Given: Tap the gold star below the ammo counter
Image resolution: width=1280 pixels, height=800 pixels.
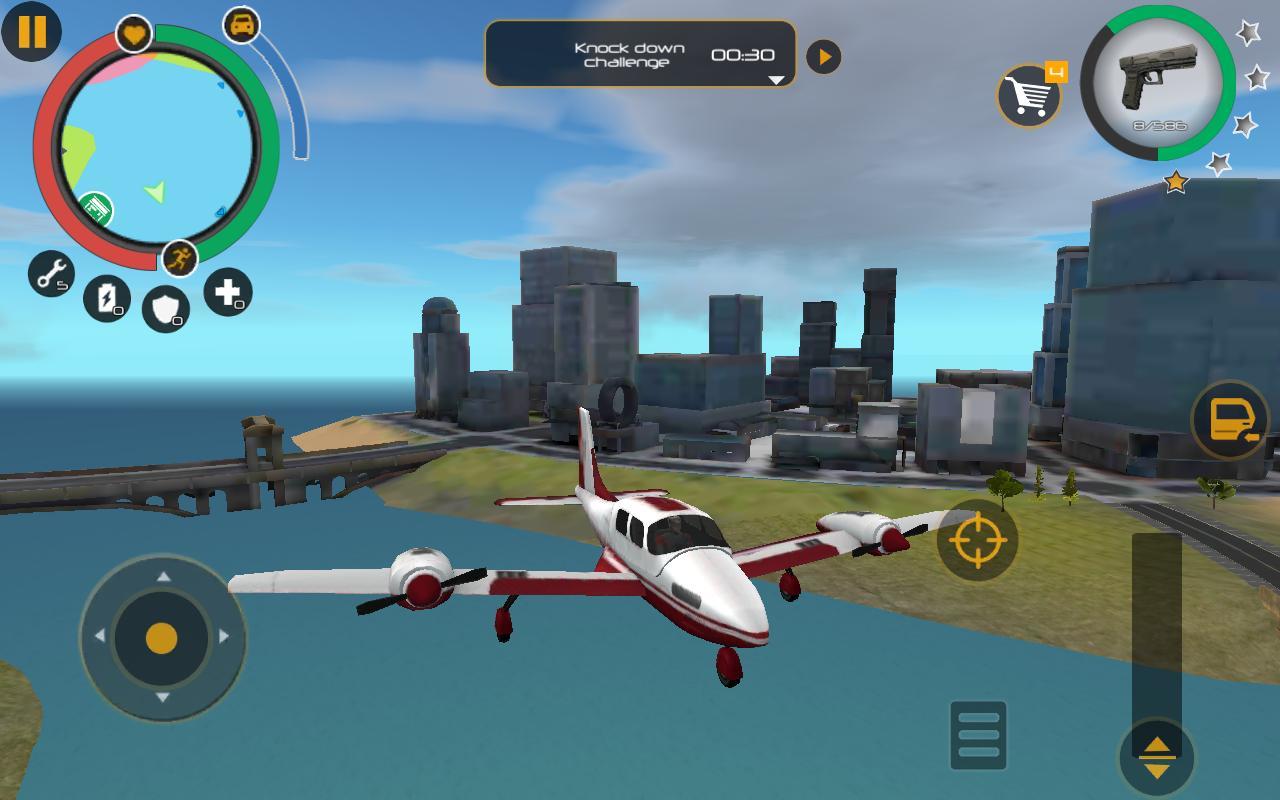Looking at the screenshot, I should pos(1177,182).
